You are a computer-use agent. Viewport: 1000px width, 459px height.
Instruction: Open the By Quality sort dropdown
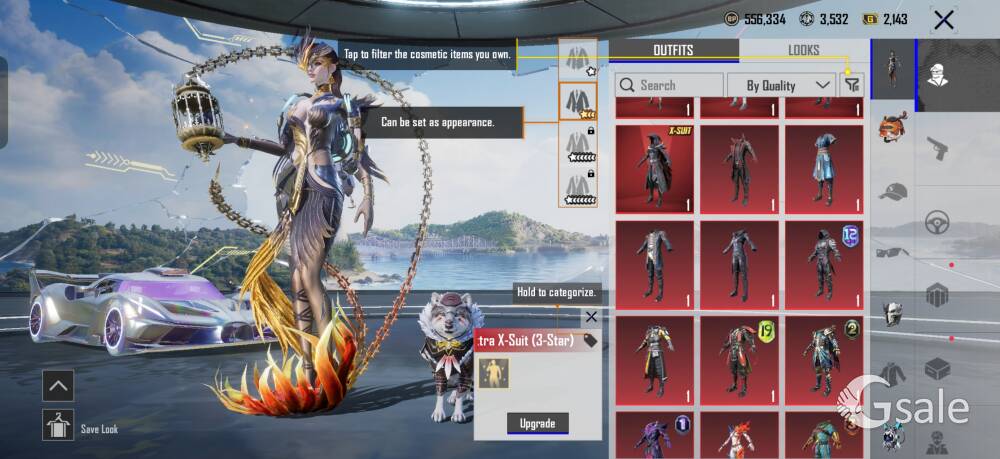pyautogui.click(x=781, y=85)
